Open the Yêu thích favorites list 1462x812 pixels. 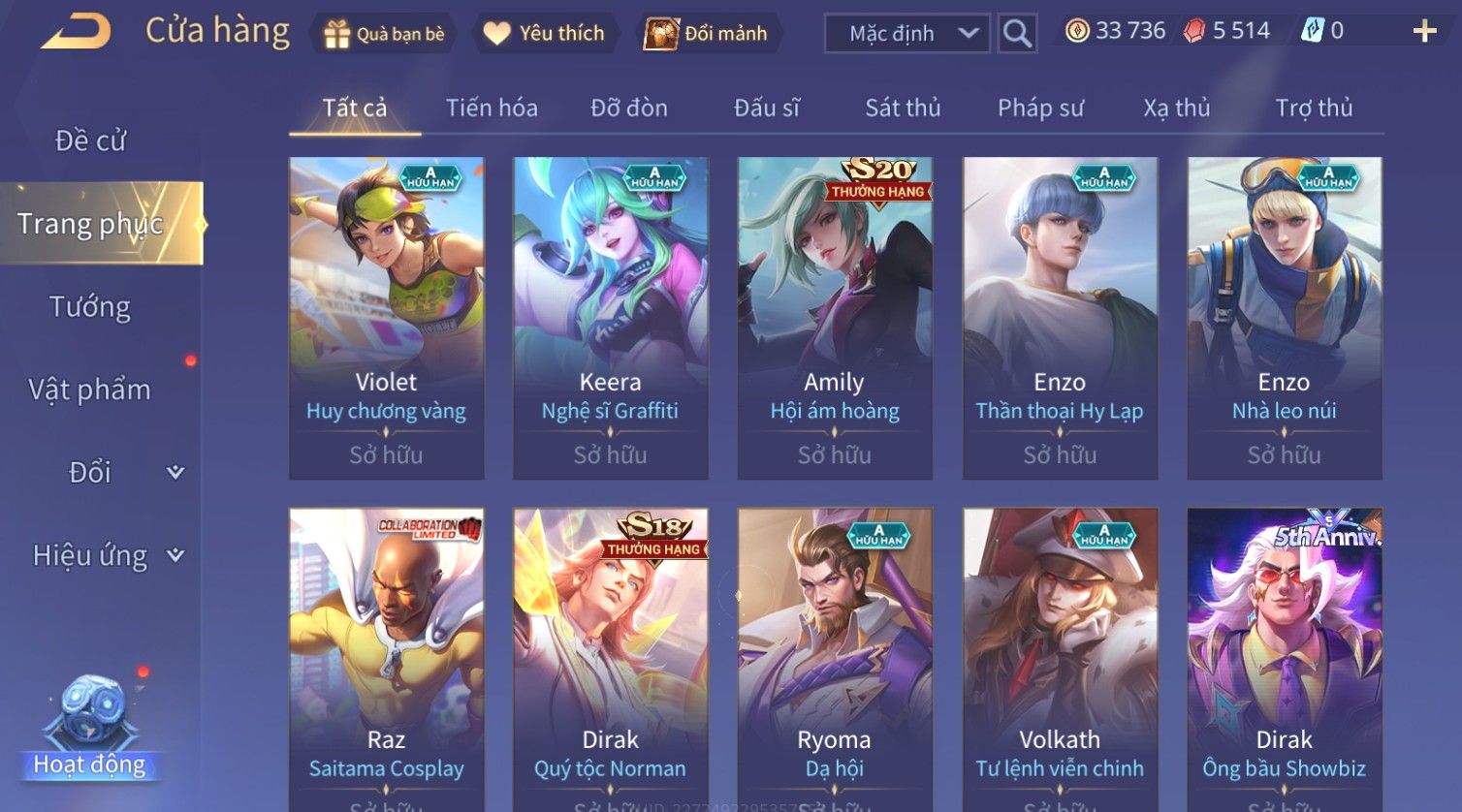(x=544, y=34)
